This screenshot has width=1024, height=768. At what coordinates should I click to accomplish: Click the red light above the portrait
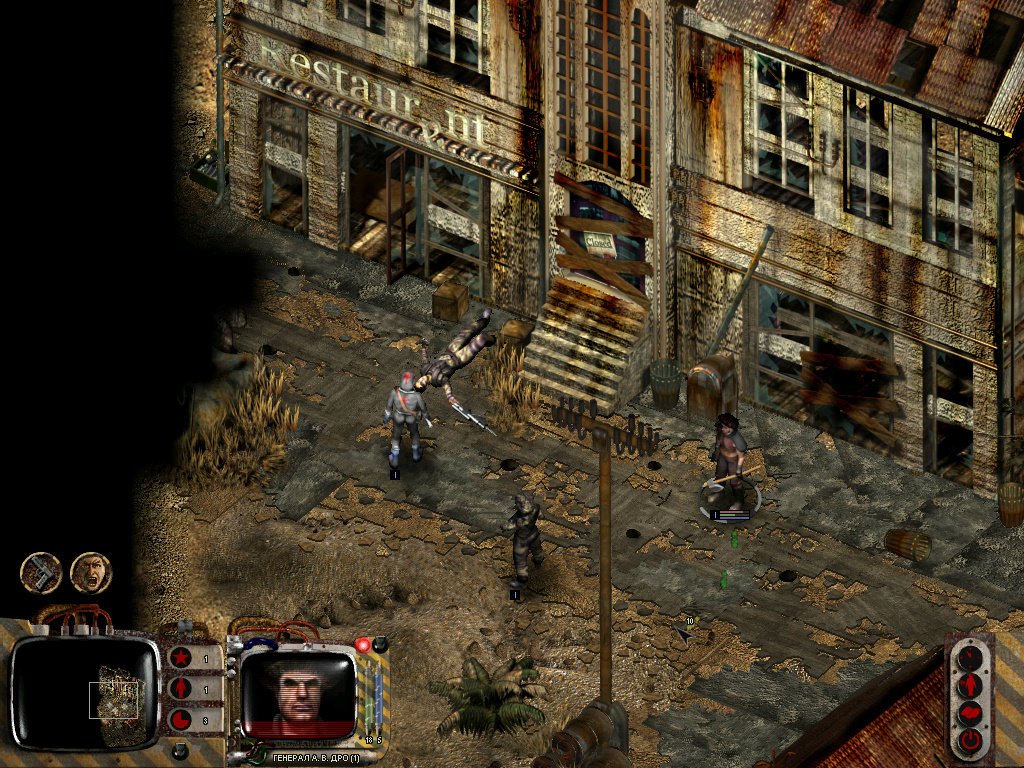[x=363, y=646]
